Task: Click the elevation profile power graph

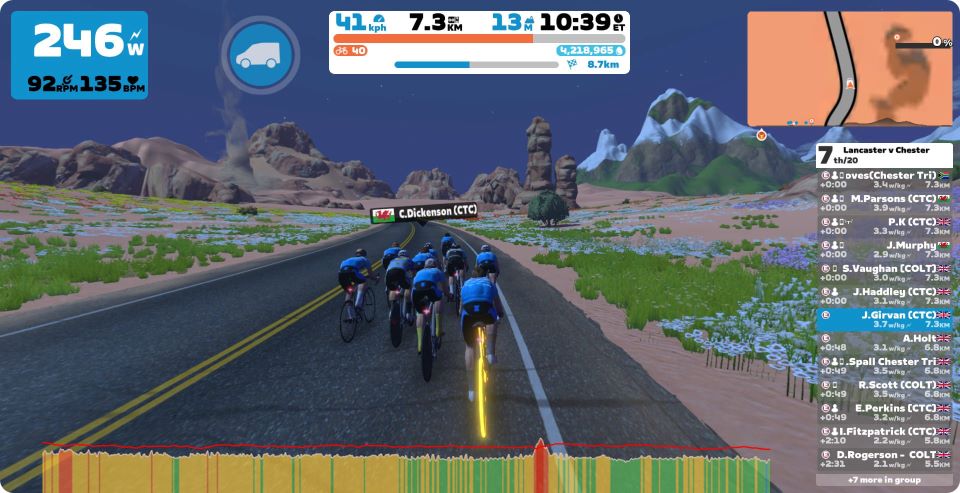Action: (405, 468)
